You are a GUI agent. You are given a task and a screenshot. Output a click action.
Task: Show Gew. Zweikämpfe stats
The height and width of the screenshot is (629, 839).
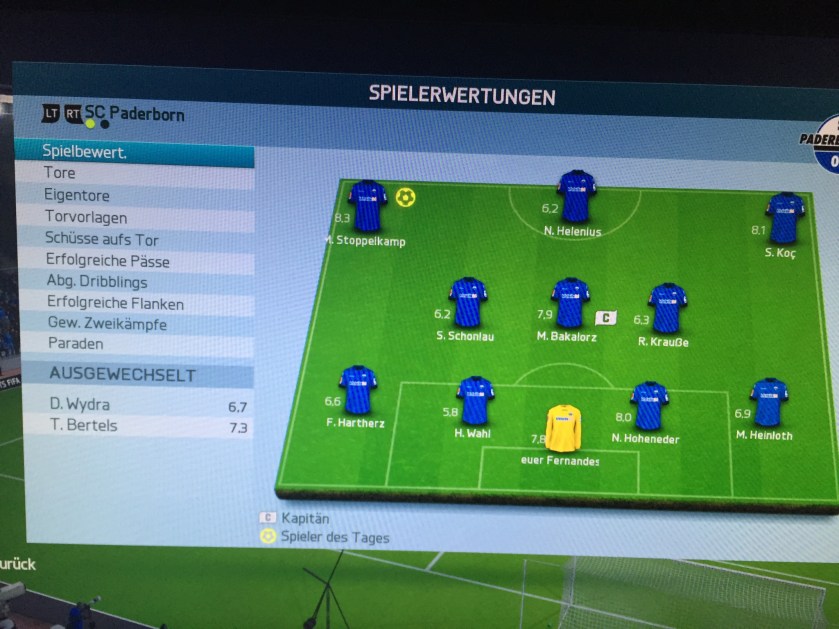[x=135, y=324]
